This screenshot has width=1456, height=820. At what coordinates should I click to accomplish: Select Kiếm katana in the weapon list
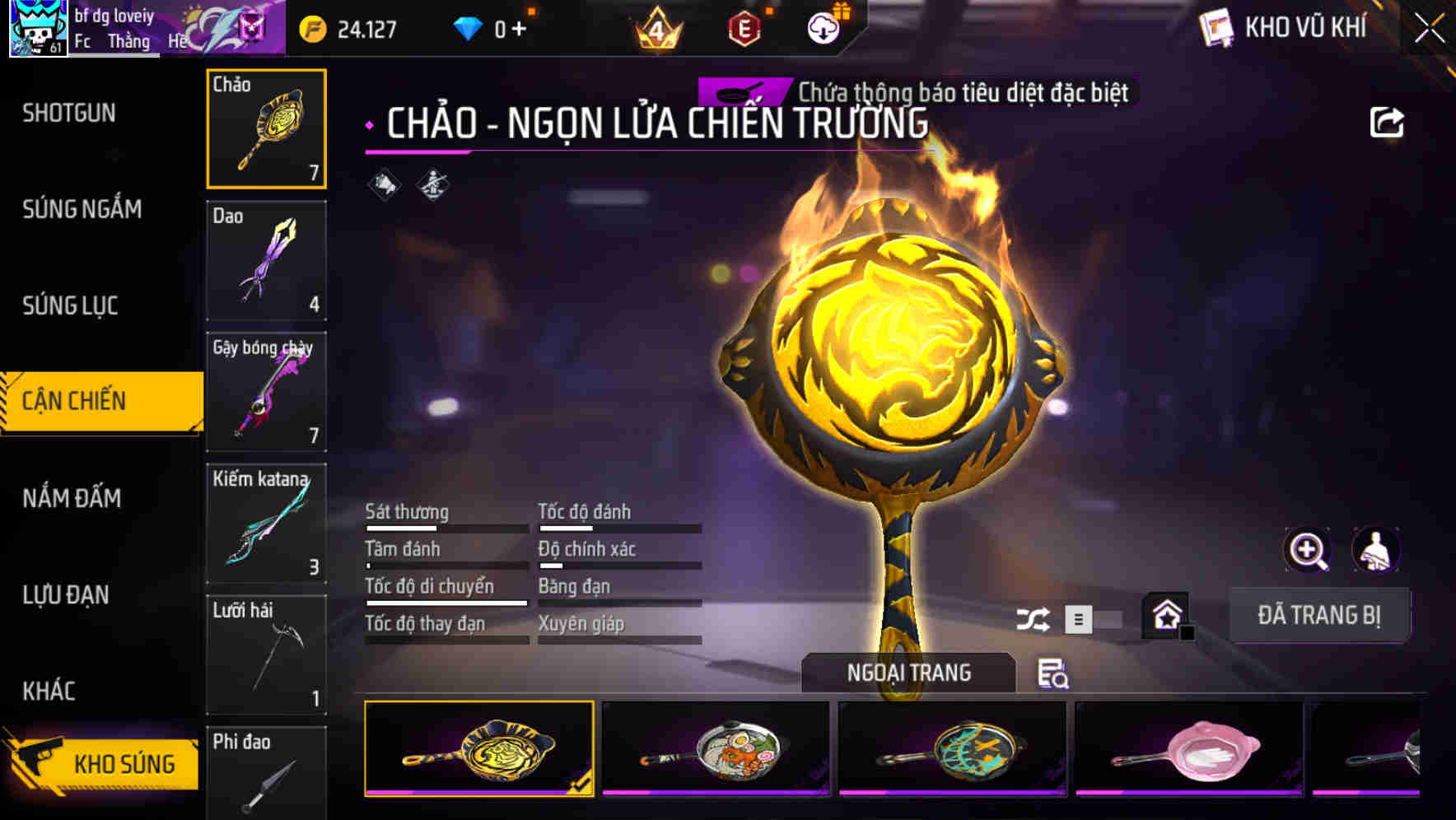tap(266, 524)
